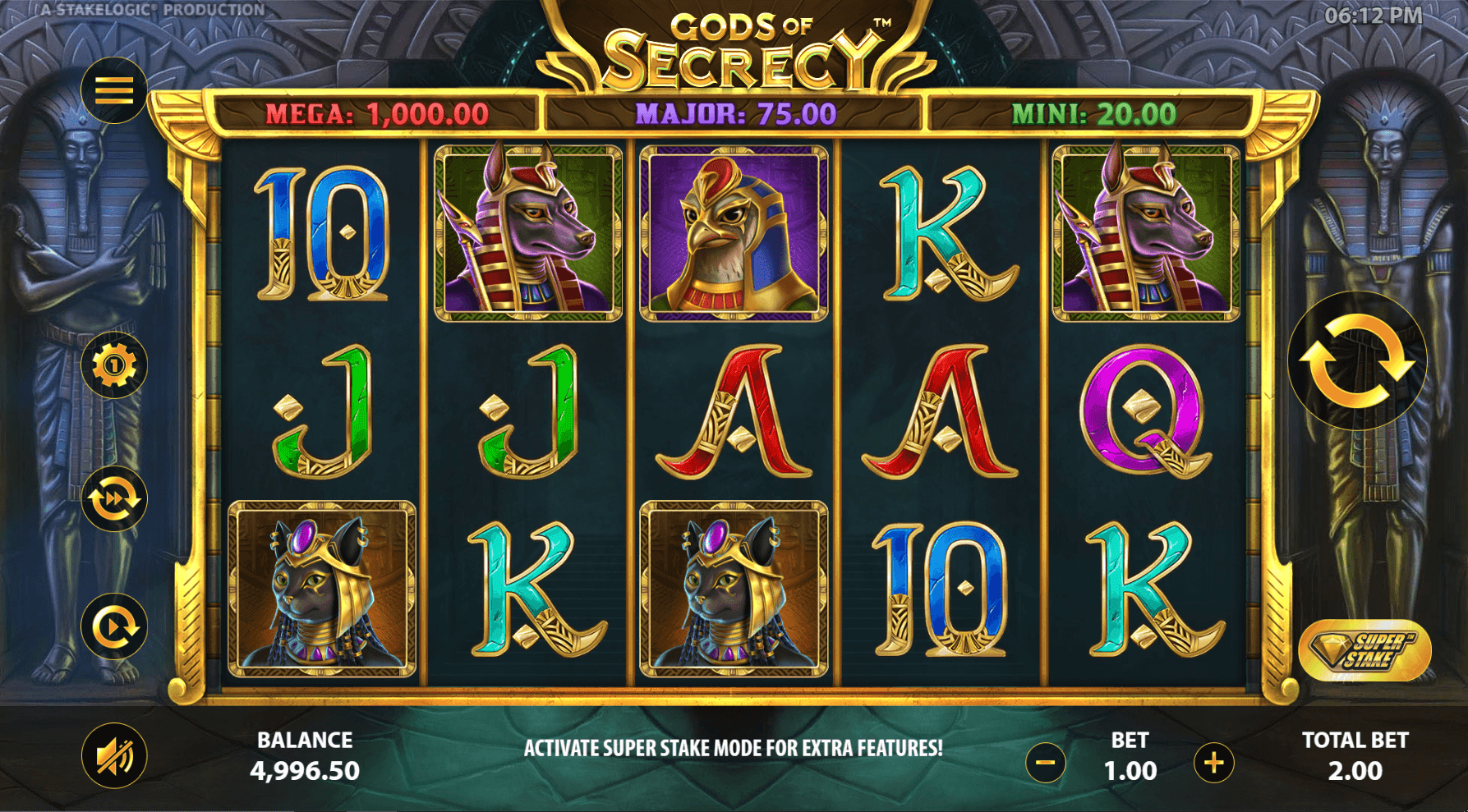Open the hamburger game menu
This screenshot has height=812, width=1468.
pos(113,89)
